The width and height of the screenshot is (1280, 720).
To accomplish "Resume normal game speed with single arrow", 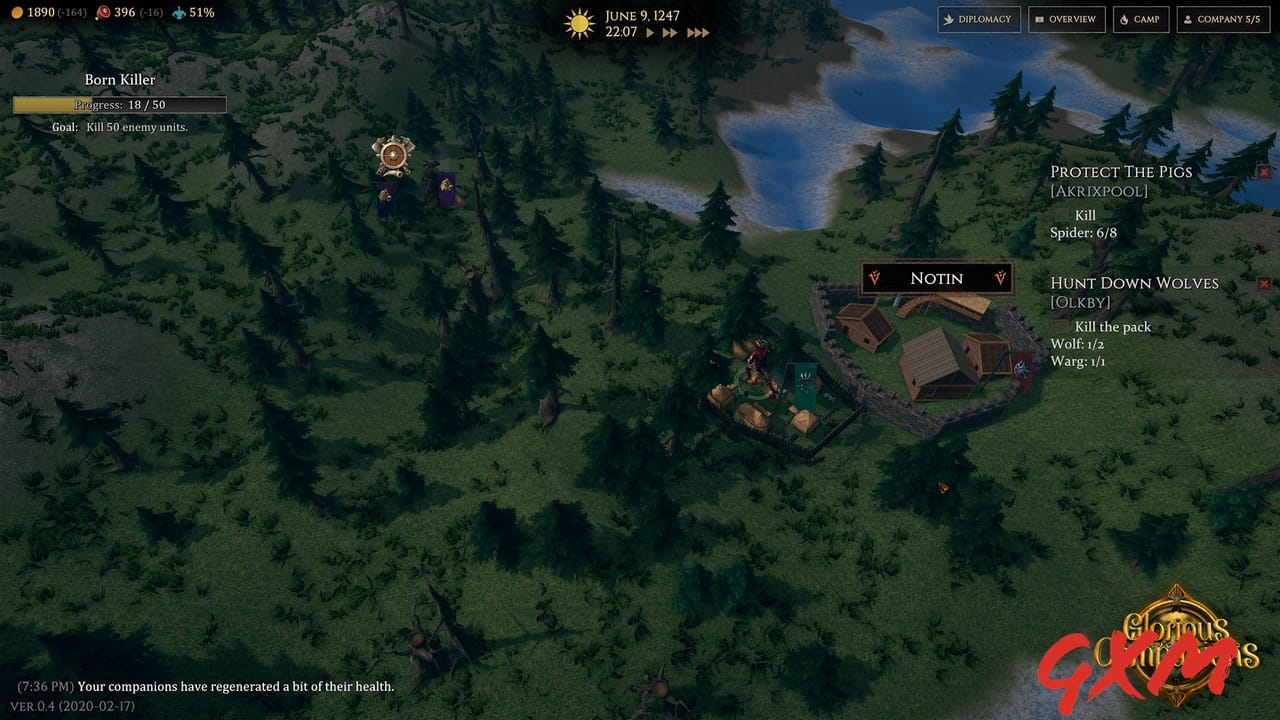I will (x=650, y=31).
